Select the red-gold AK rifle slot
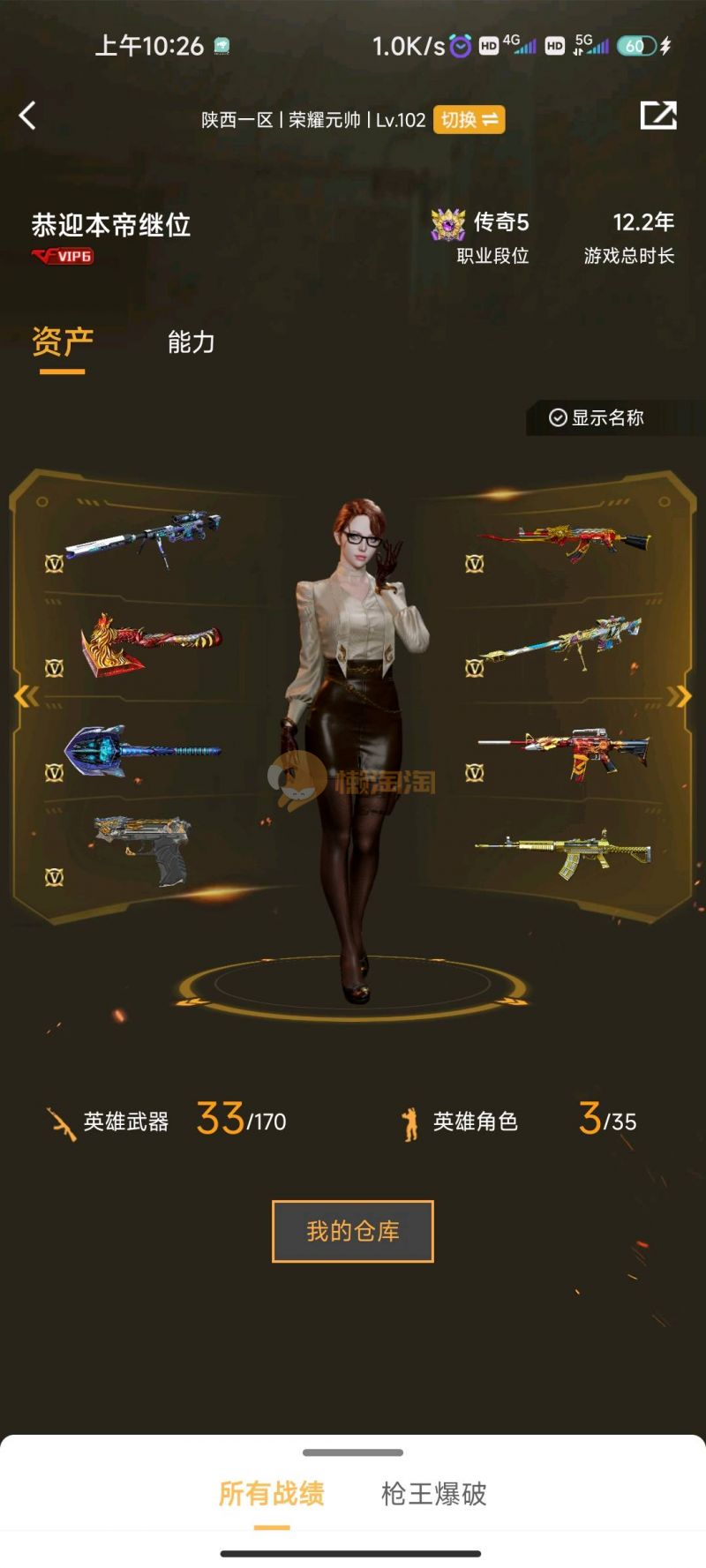The image size is (706, 1568). [565, 541]
